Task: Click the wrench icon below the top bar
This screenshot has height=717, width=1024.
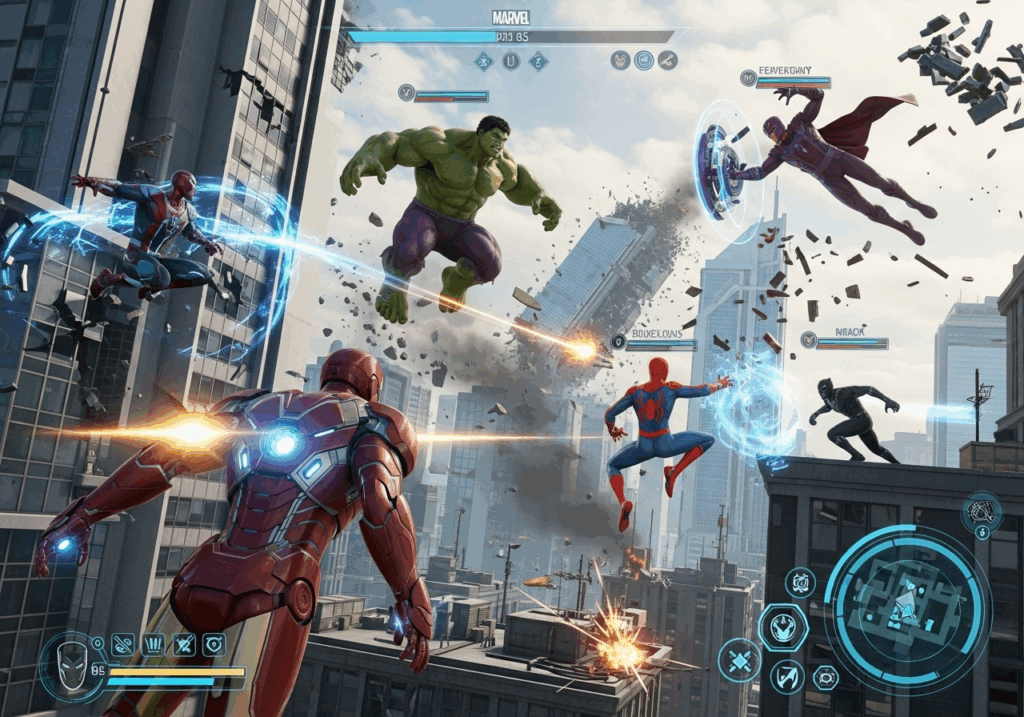Action: pos(667,60)
